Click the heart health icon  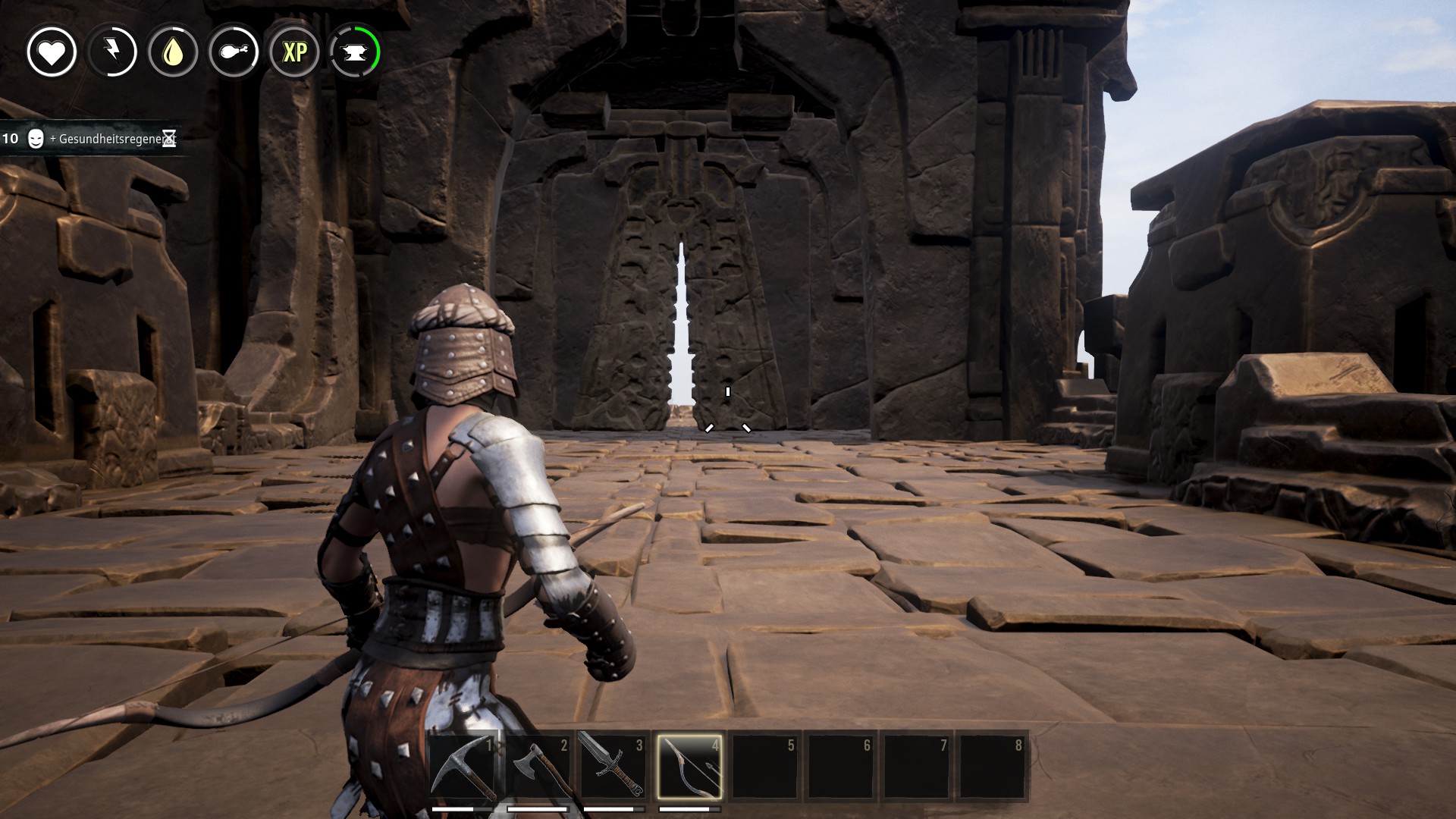click(x=52, y=52)
